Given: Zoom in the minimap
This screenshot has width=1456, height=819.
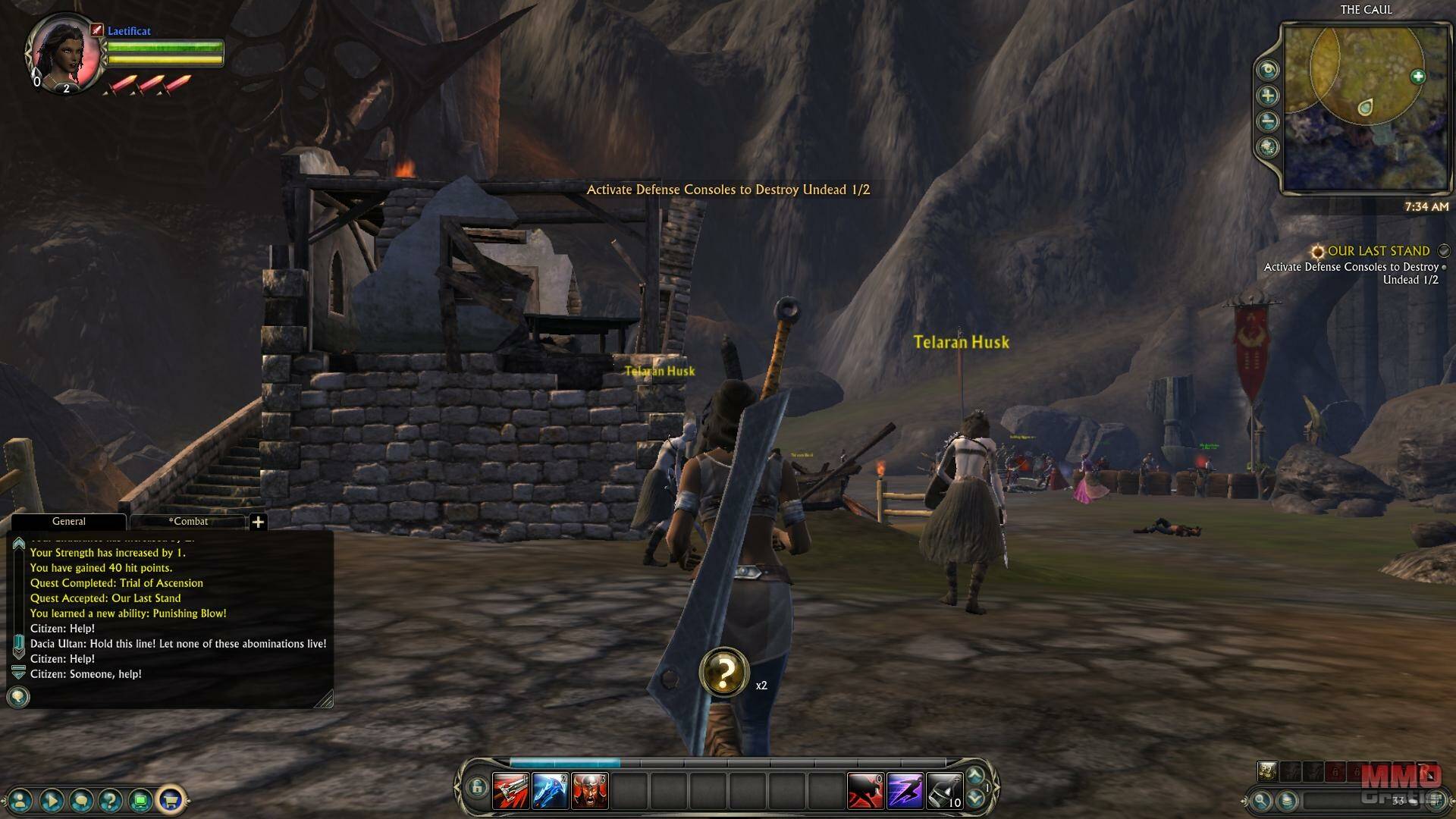Looking at the screenshot, I should coord(1268,96).
